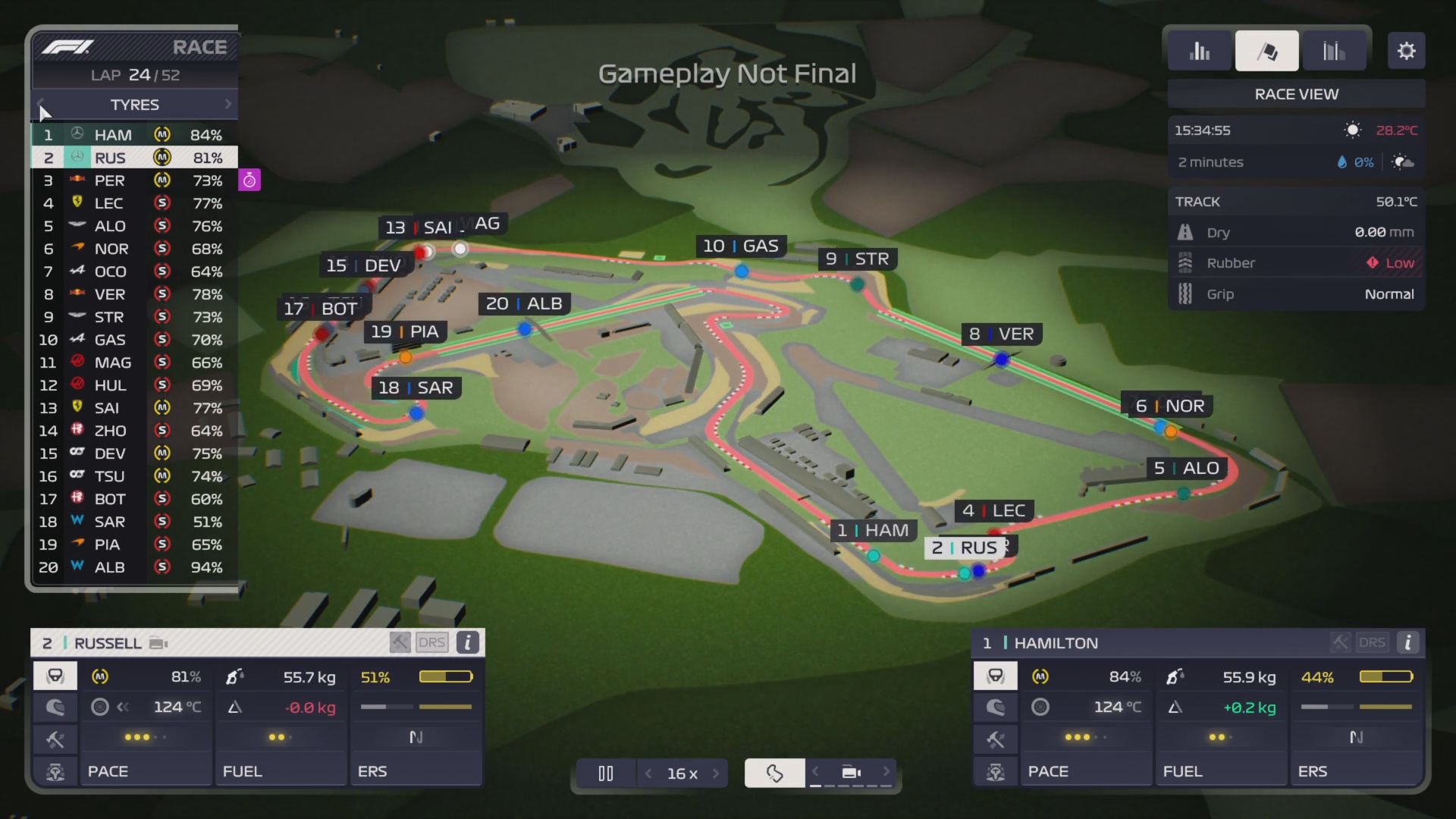Select the car condition icon for Hamilton

(996, 676)
